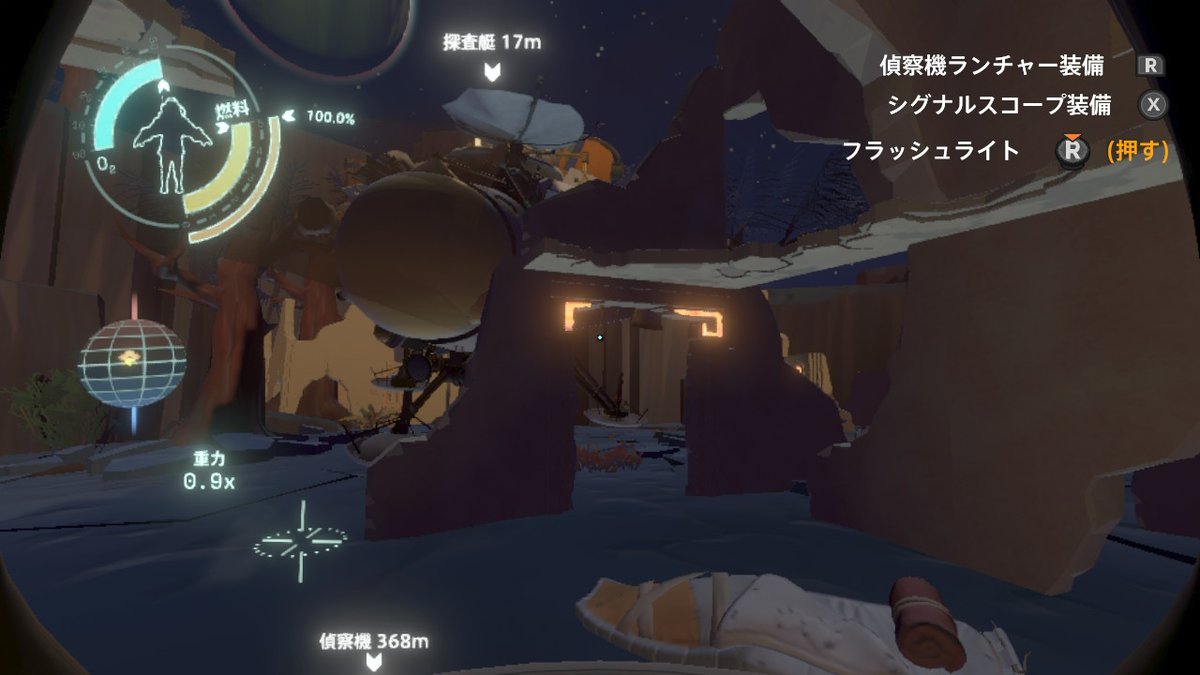The width and height of the screenshot is (1200, 675).
Task: Toggle the フラッシュライト option
Action: [932, 151]
